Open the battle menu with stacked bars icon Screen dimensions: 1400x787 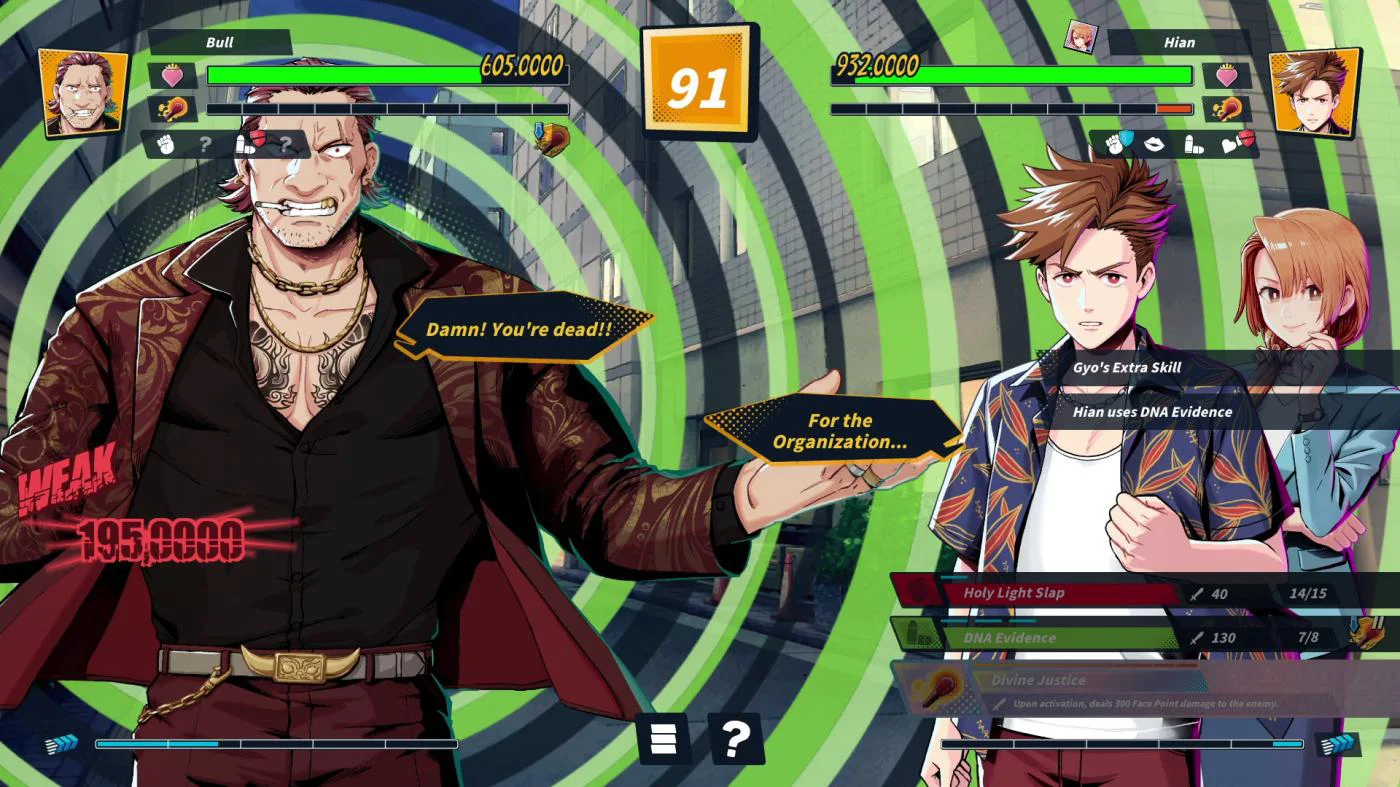click(x=663, y=739)
